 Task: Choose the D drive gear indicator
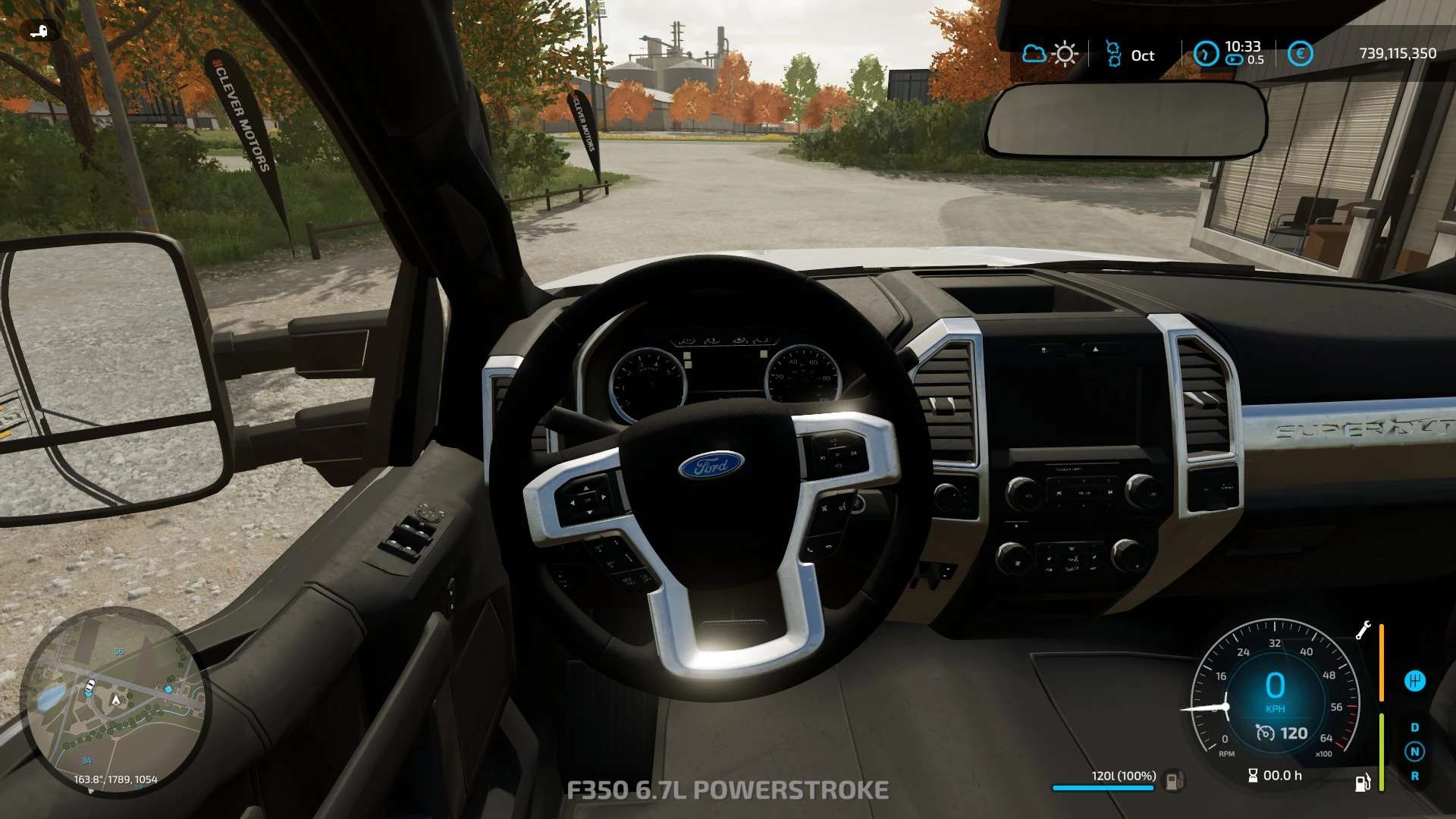(1414, 727)
